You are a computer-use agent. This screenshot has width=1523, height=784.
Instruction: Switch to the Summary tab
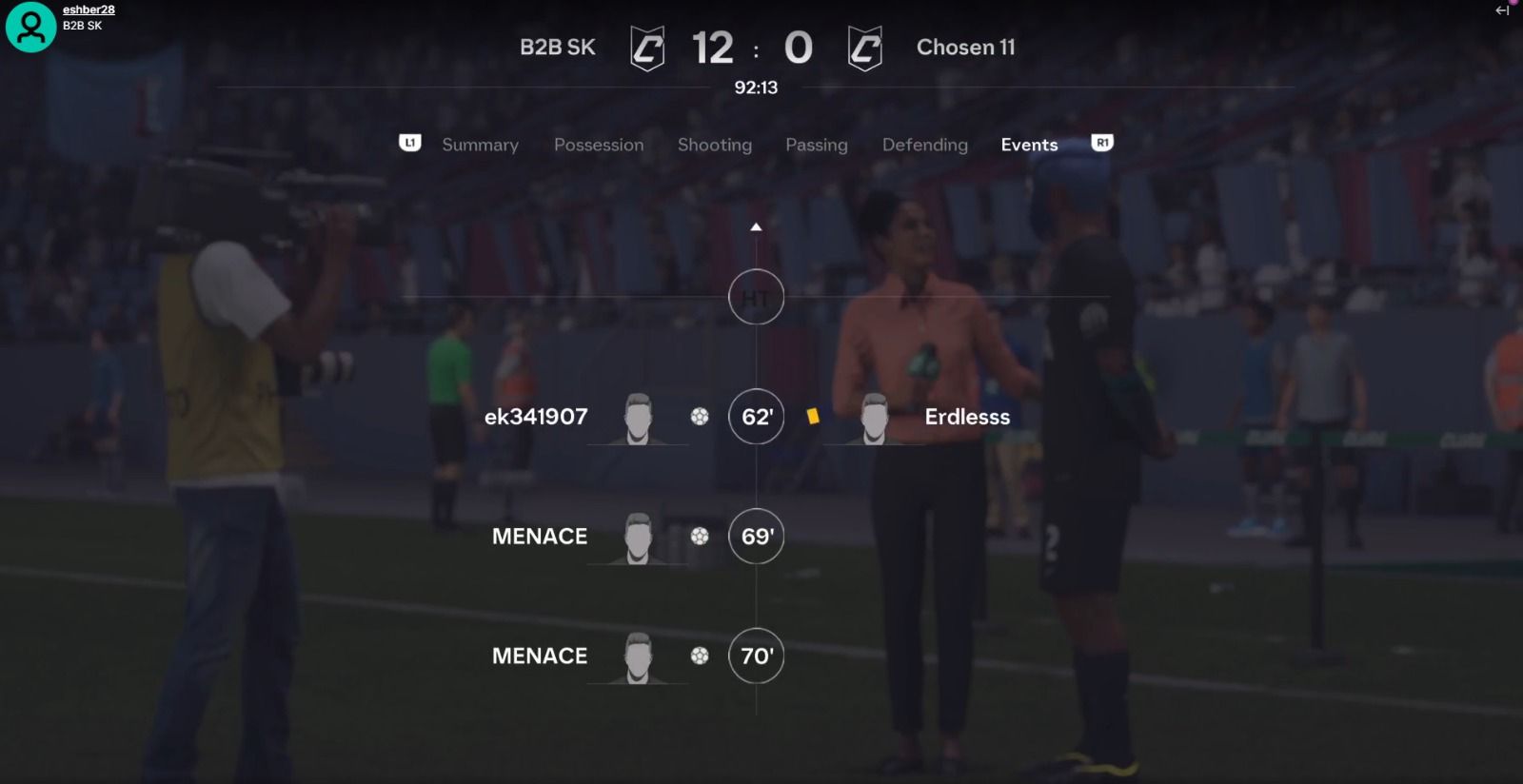[480, 145]
